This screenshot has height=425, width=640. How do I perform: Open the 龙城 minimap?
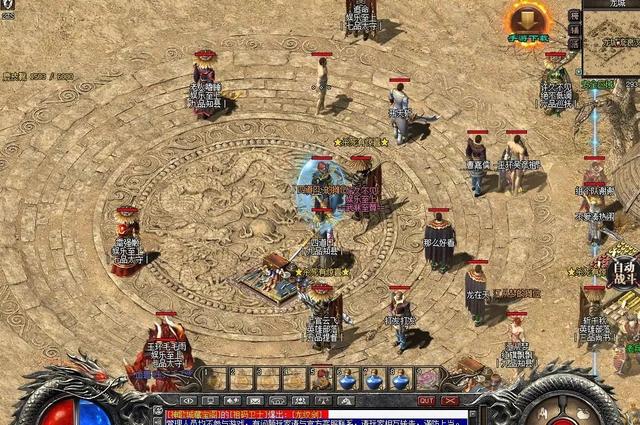[612, 45]
